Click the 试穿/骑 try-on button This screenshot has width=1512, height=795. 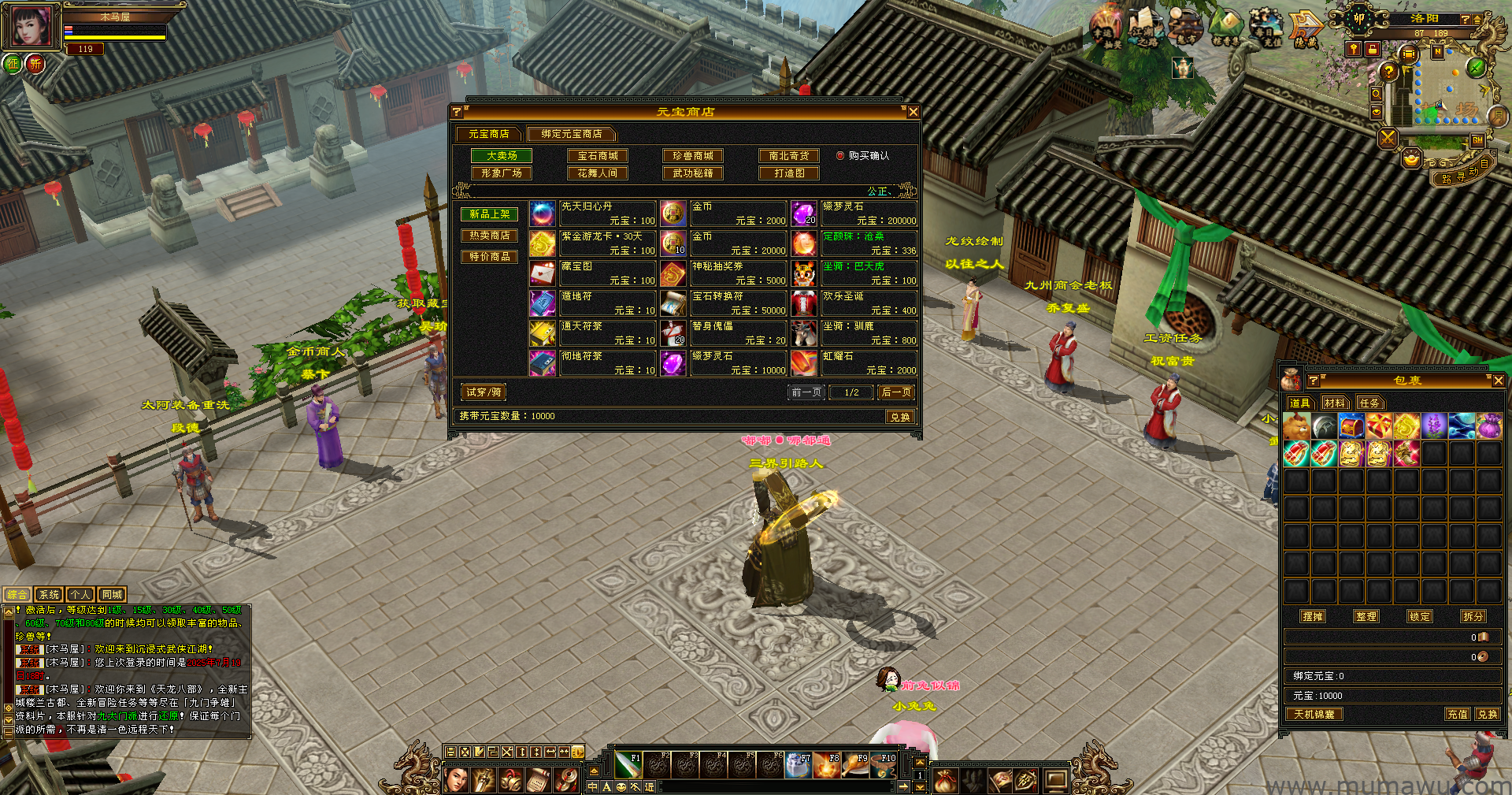pos(484,392)
